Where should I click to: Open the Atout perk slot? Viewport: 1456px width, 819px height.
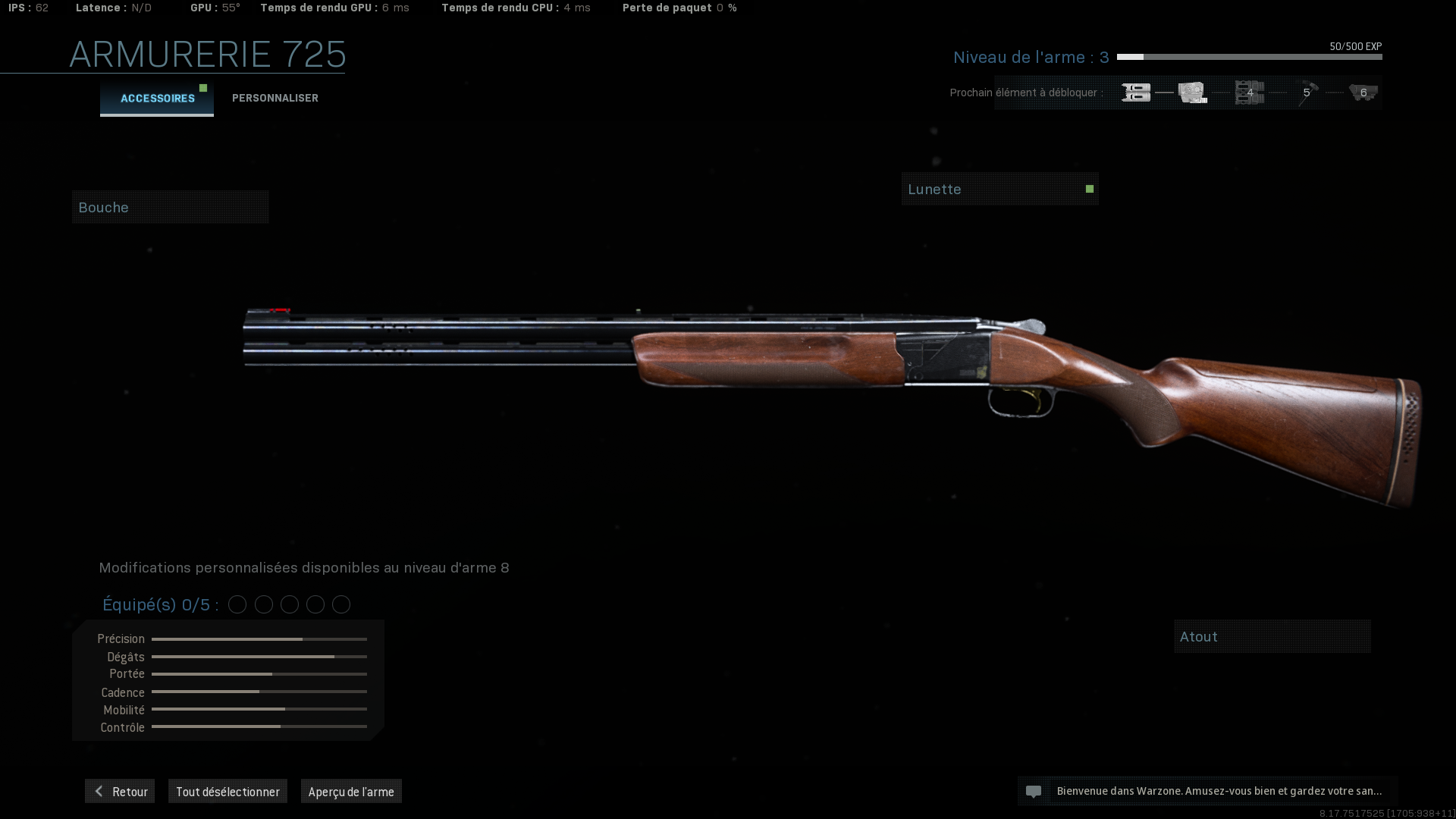(1272, 636)
